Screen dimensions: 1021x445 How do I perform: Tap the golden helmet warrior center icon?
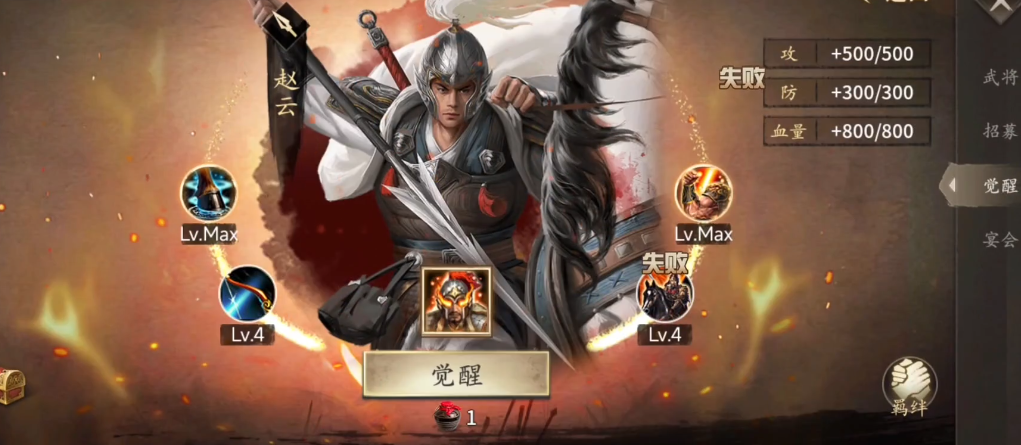point(456,301)
